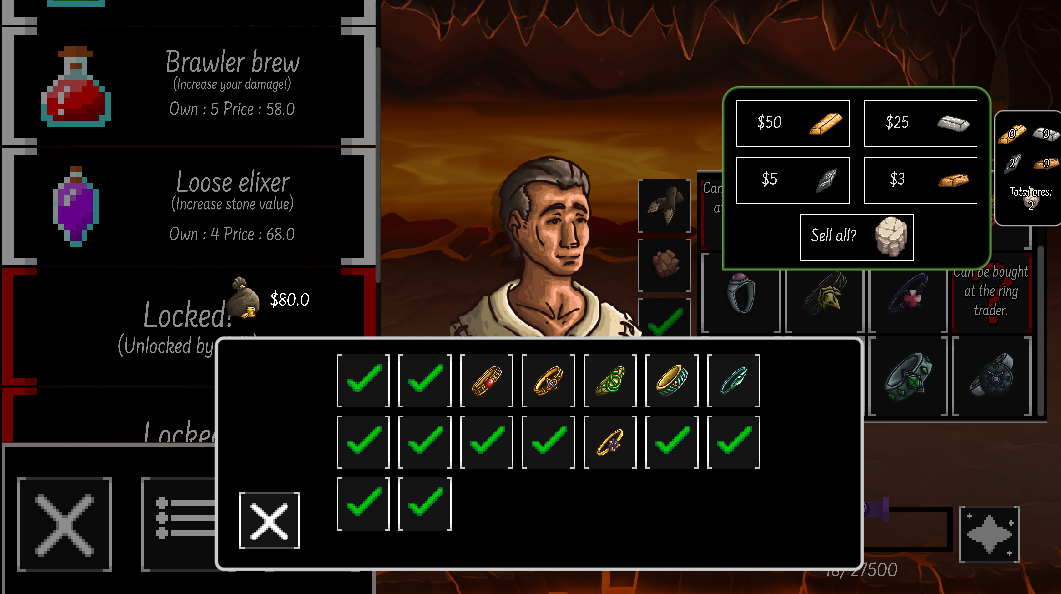
Task: Buy the Loose elixer potion
Action: (x=190, y=207)
